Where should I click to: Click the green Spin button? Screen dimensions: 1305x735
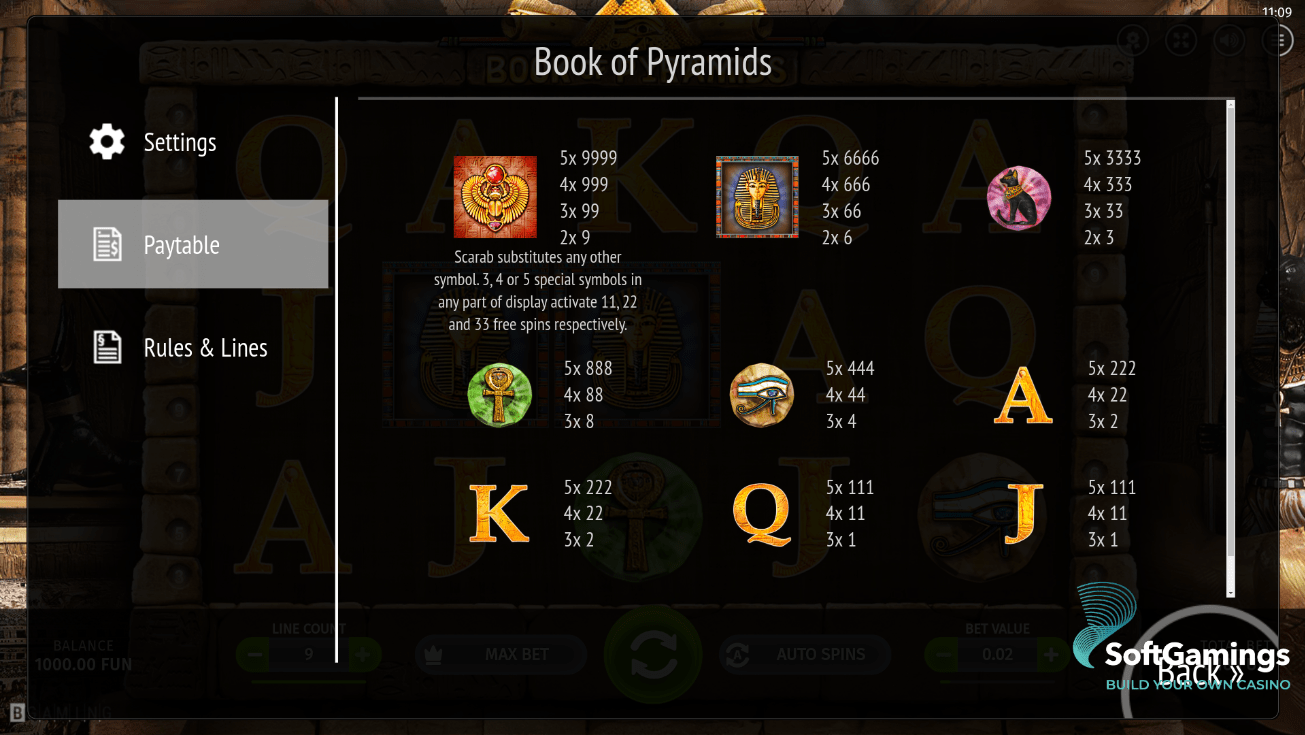[x=653, y=655]
